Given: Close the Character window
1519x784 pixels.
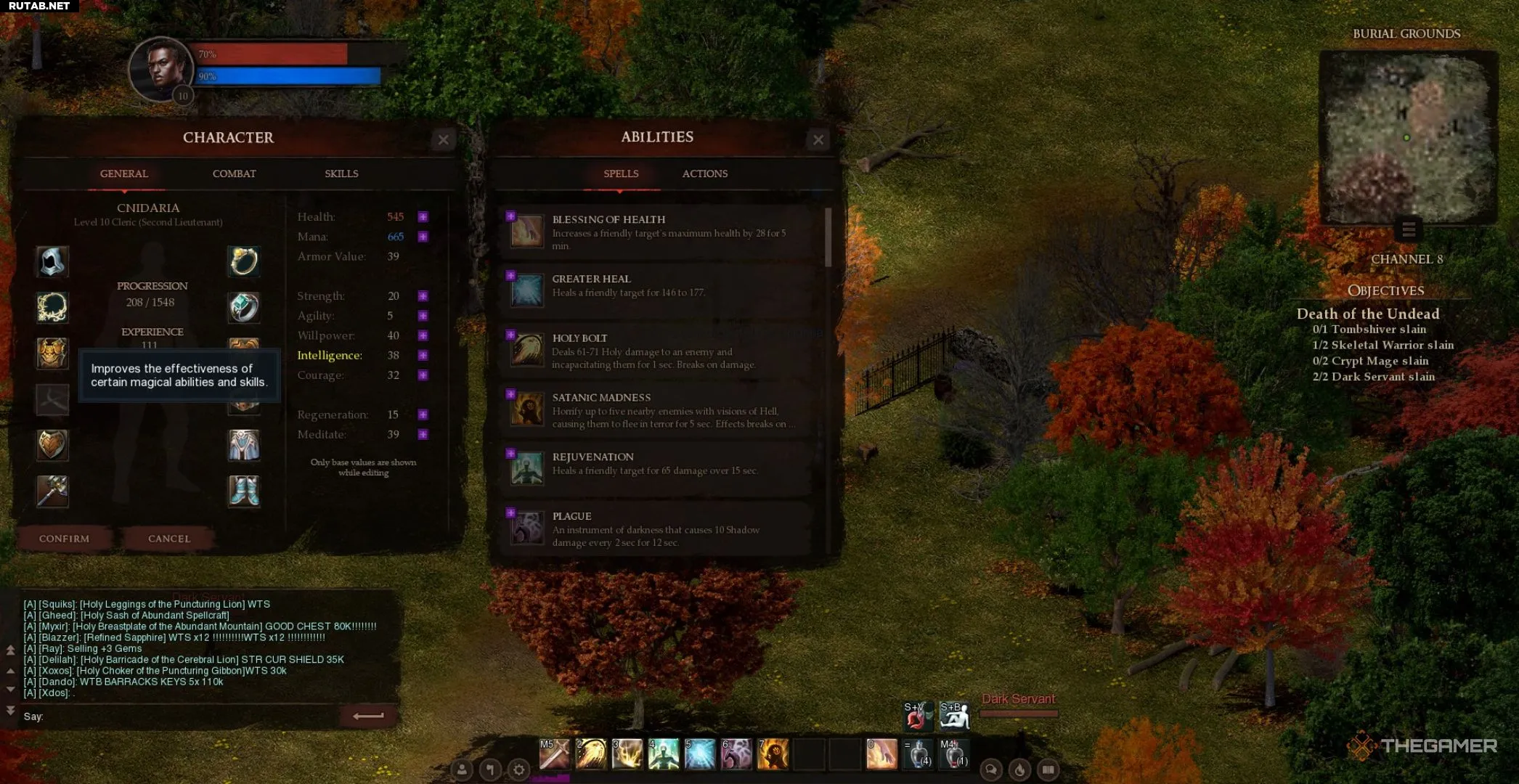Looking at the screenshot, I should [444, 139].
